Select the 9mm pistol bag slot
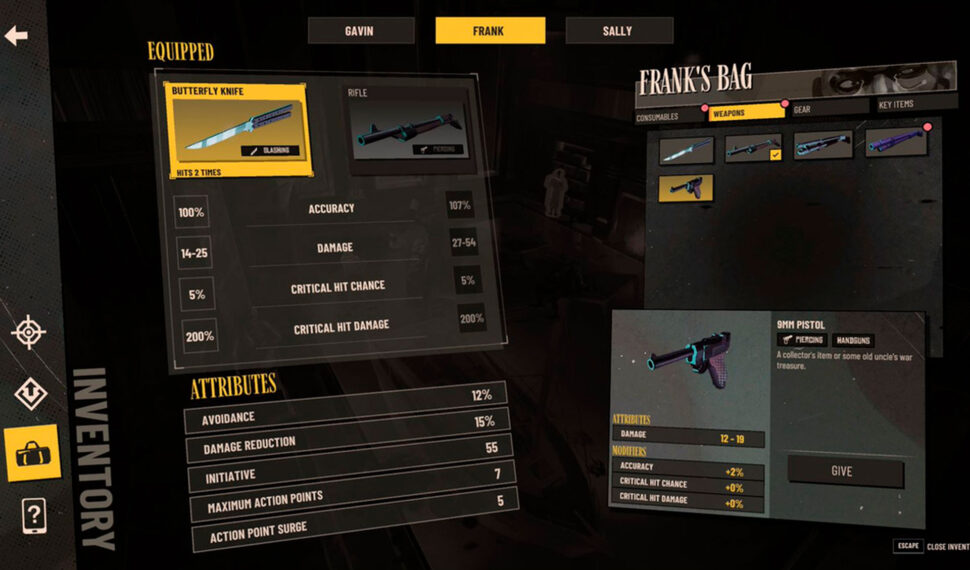 686,187
